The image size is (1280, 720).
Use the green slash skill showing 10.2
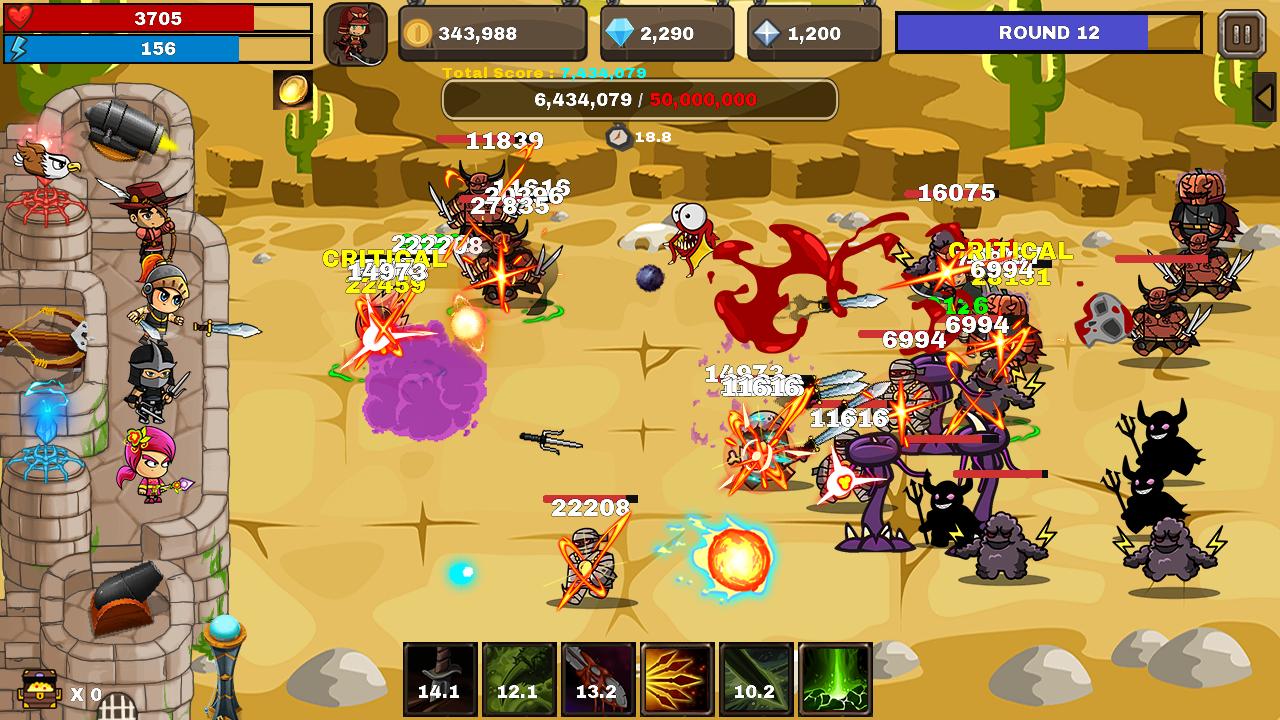pos(756,679)
